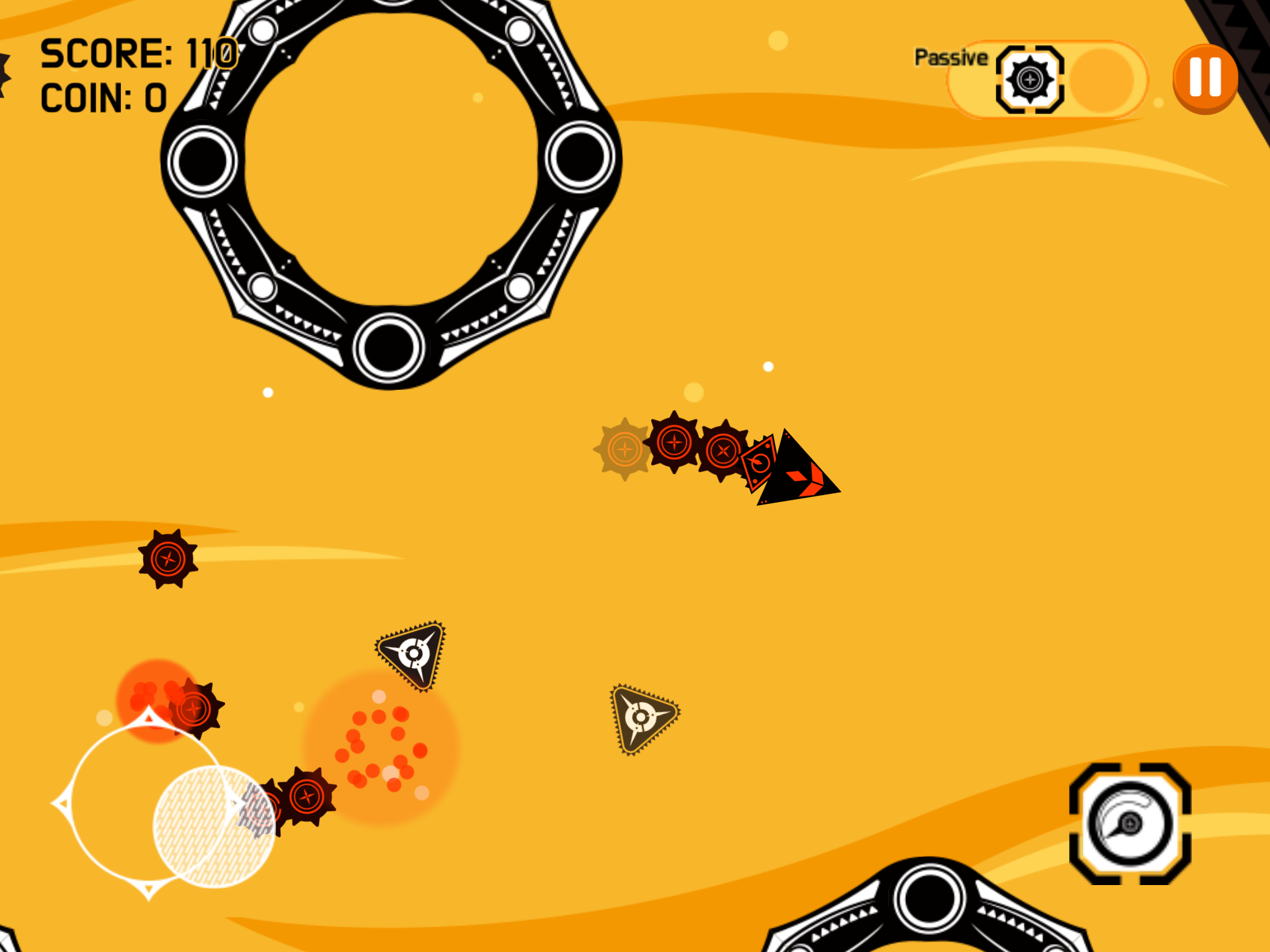Select the Passive ability gear icon
Viewport: 1270px width, 952px height.
pos(1029,81)
